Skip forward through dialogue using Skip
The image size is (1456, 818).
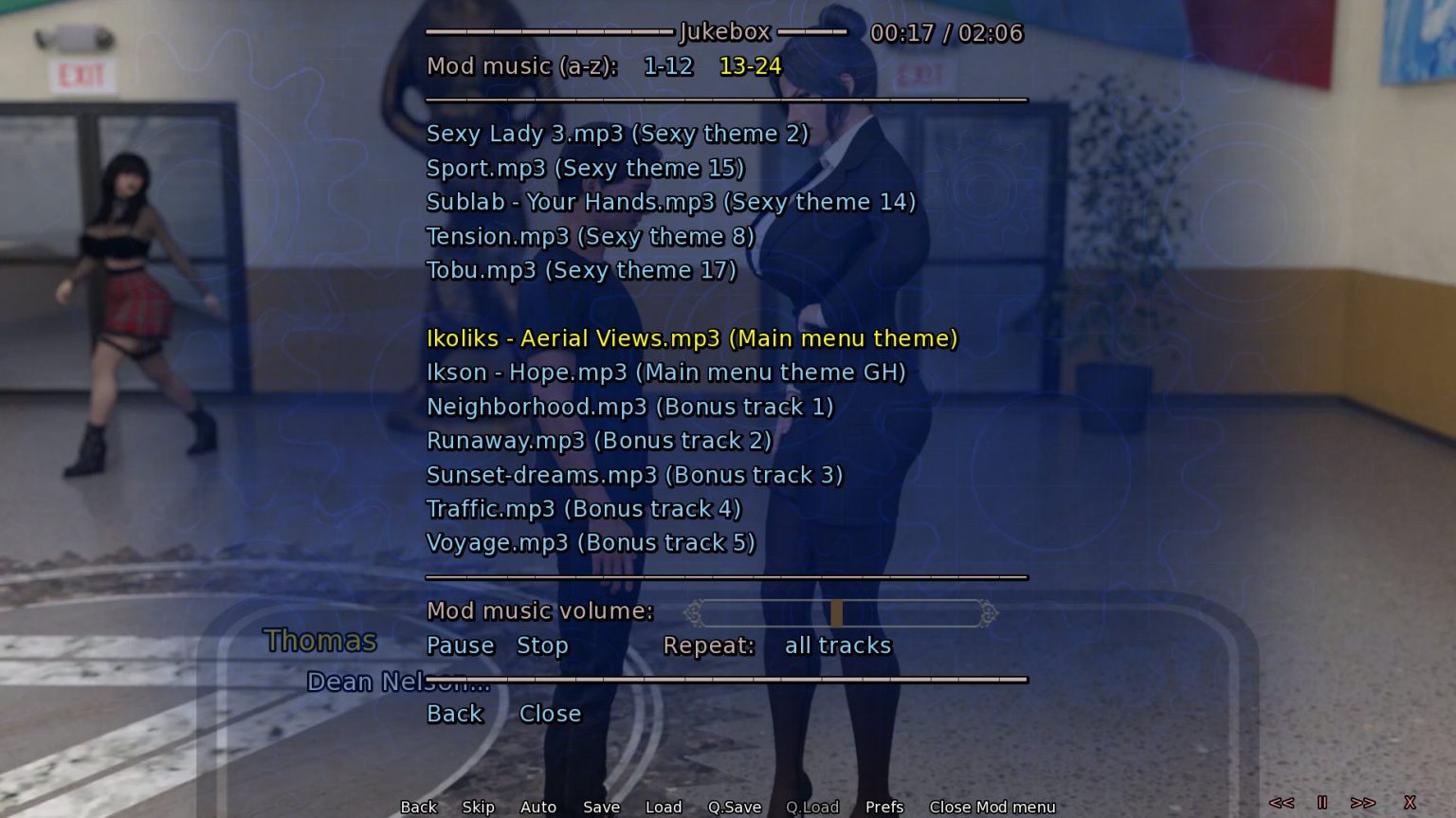coord(478,807)
